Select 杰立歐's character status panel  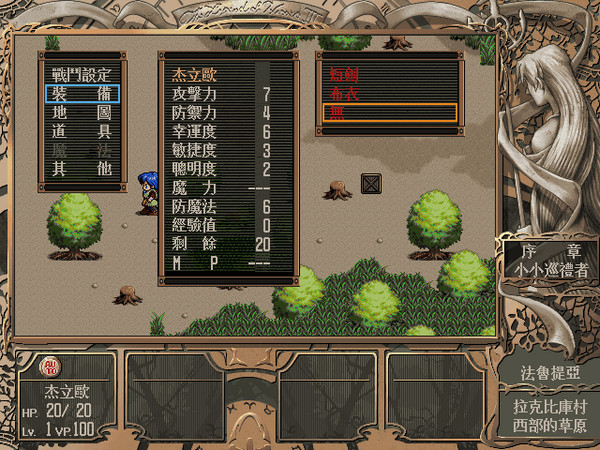pyautogui.click(x=65, y=397)
